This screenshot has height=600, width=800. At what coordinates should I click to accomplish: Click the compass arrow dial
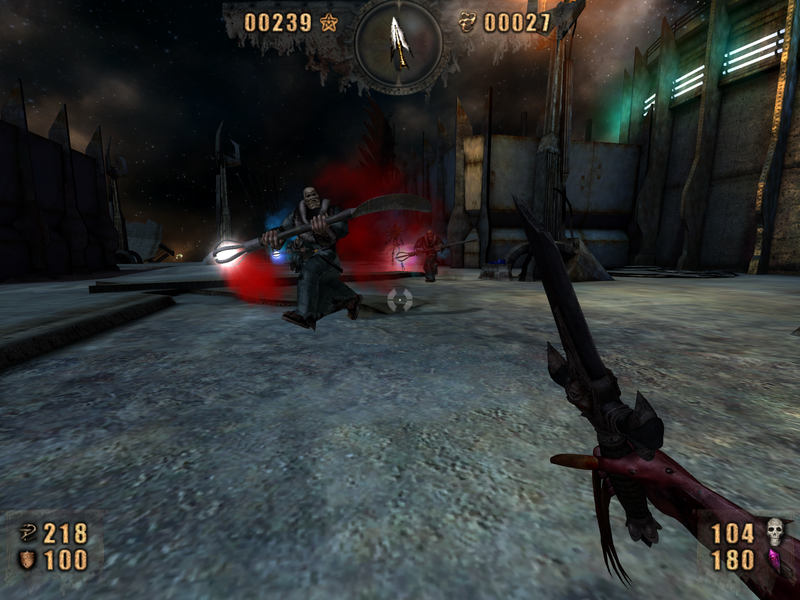tap(399, 42)
